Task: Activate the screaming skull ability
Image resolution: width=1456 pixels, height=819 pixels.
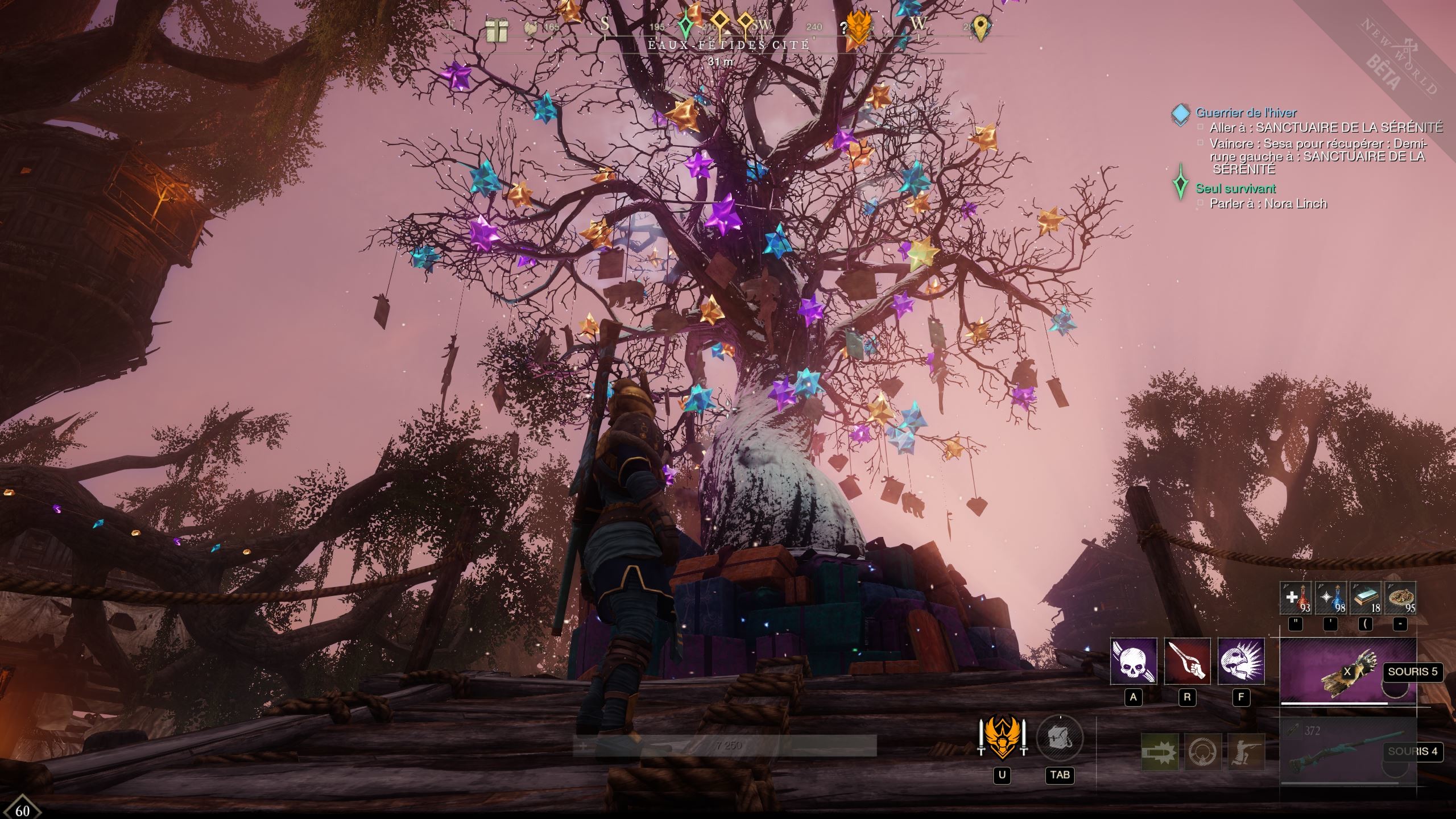Action: click(1241, 661)
